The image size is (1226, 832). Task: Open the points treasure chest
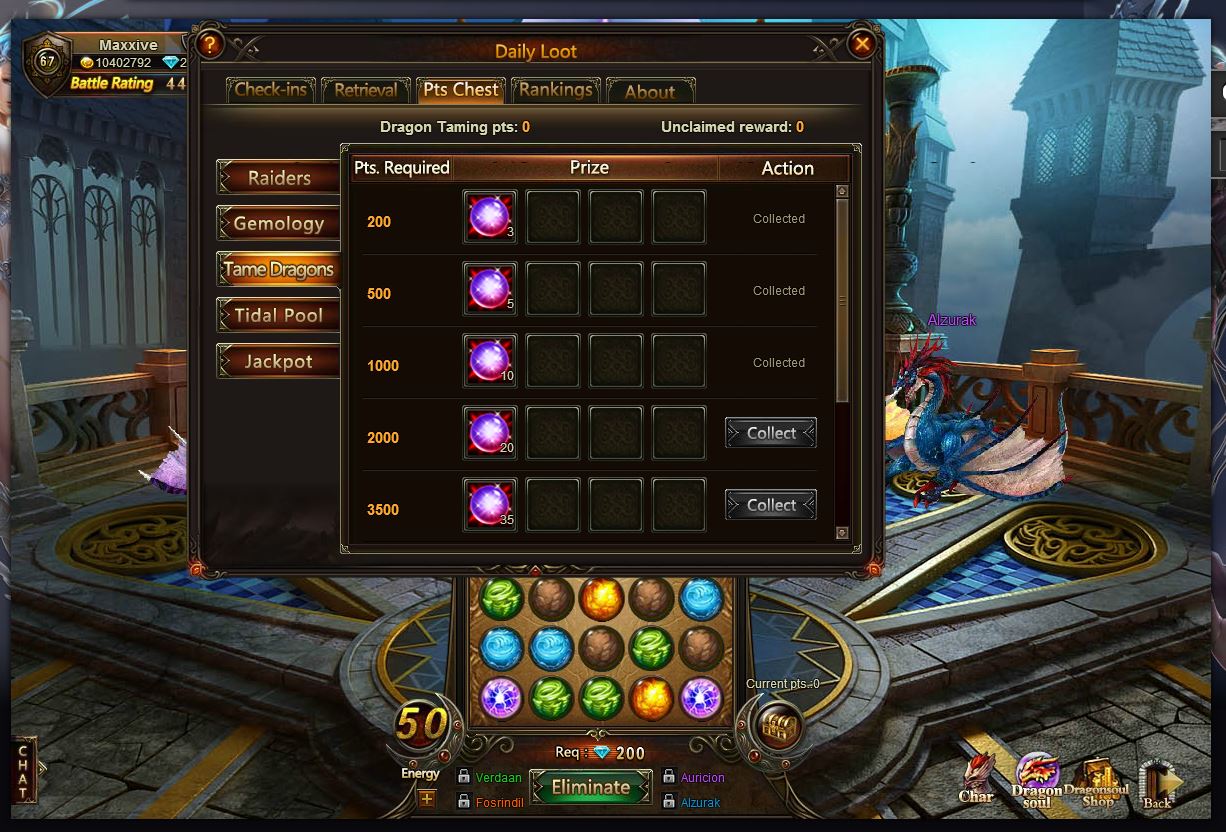click(777, 725)
